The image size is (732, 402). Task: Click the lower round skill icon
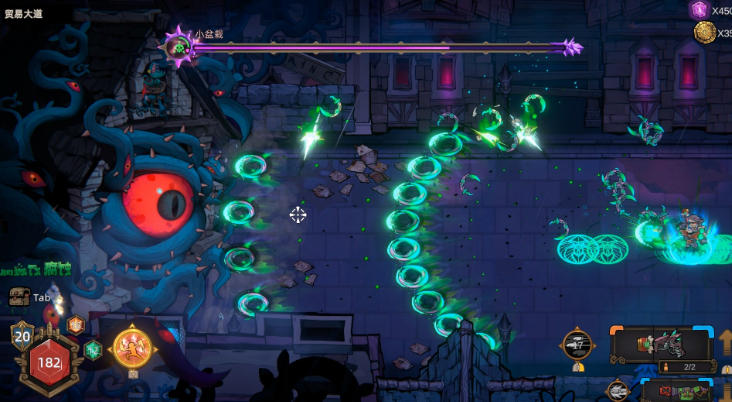(x=617, y=391)
